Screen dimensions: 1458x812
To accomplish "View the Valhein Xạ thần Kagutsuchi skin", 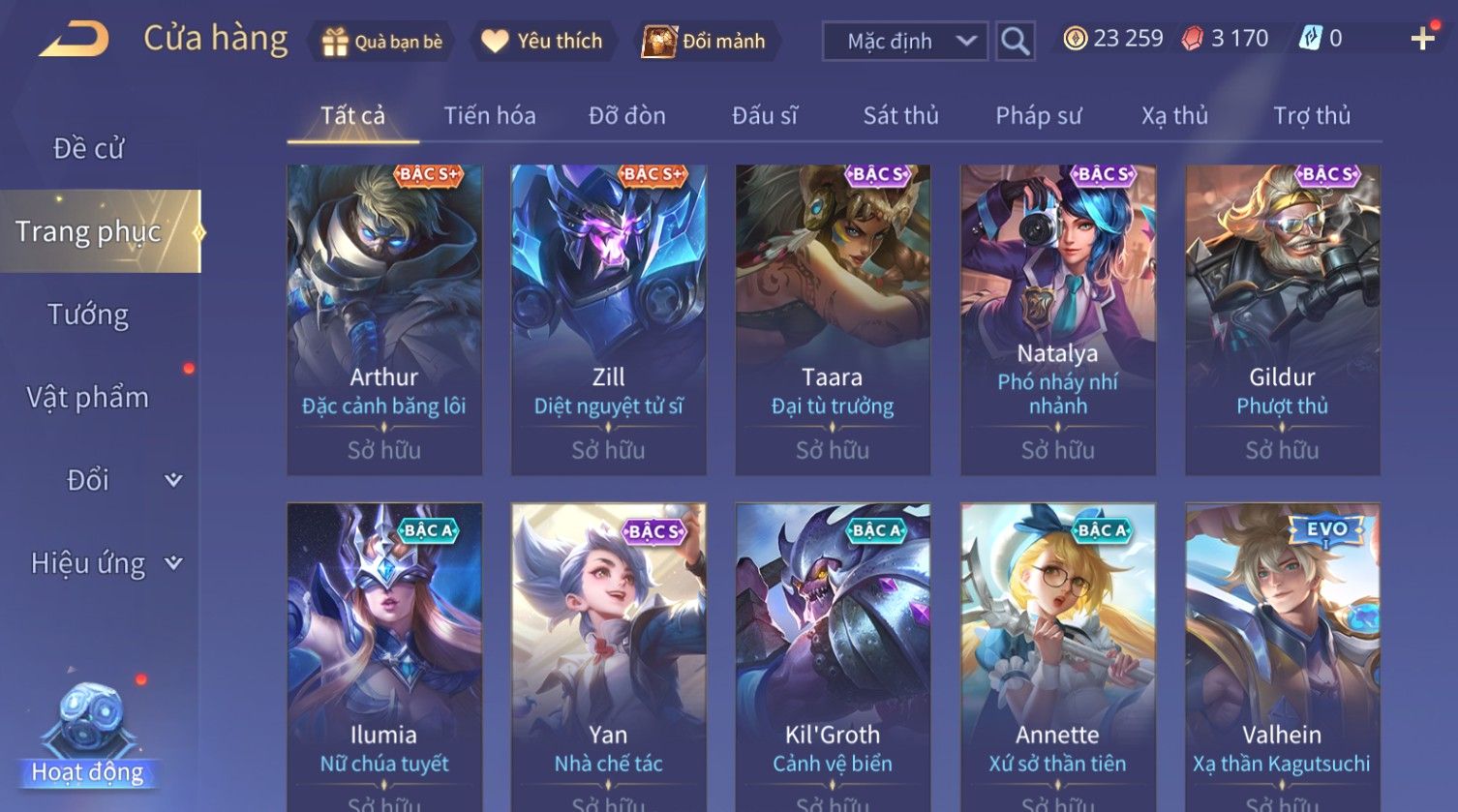I will point(1282,656).
